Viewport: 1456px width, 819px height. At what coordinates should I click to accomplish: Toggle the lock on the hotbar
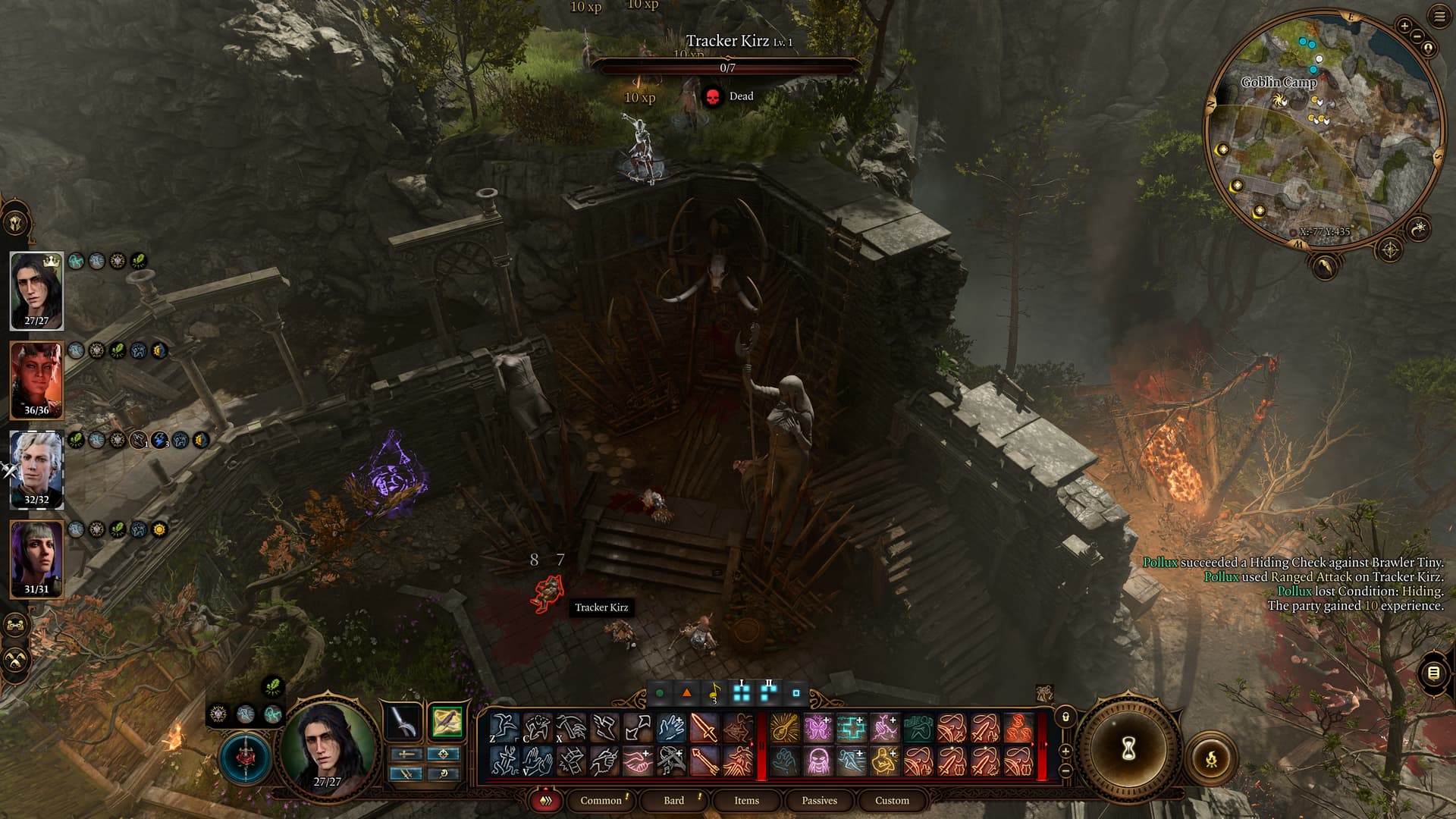click(x=1065, y=717)
